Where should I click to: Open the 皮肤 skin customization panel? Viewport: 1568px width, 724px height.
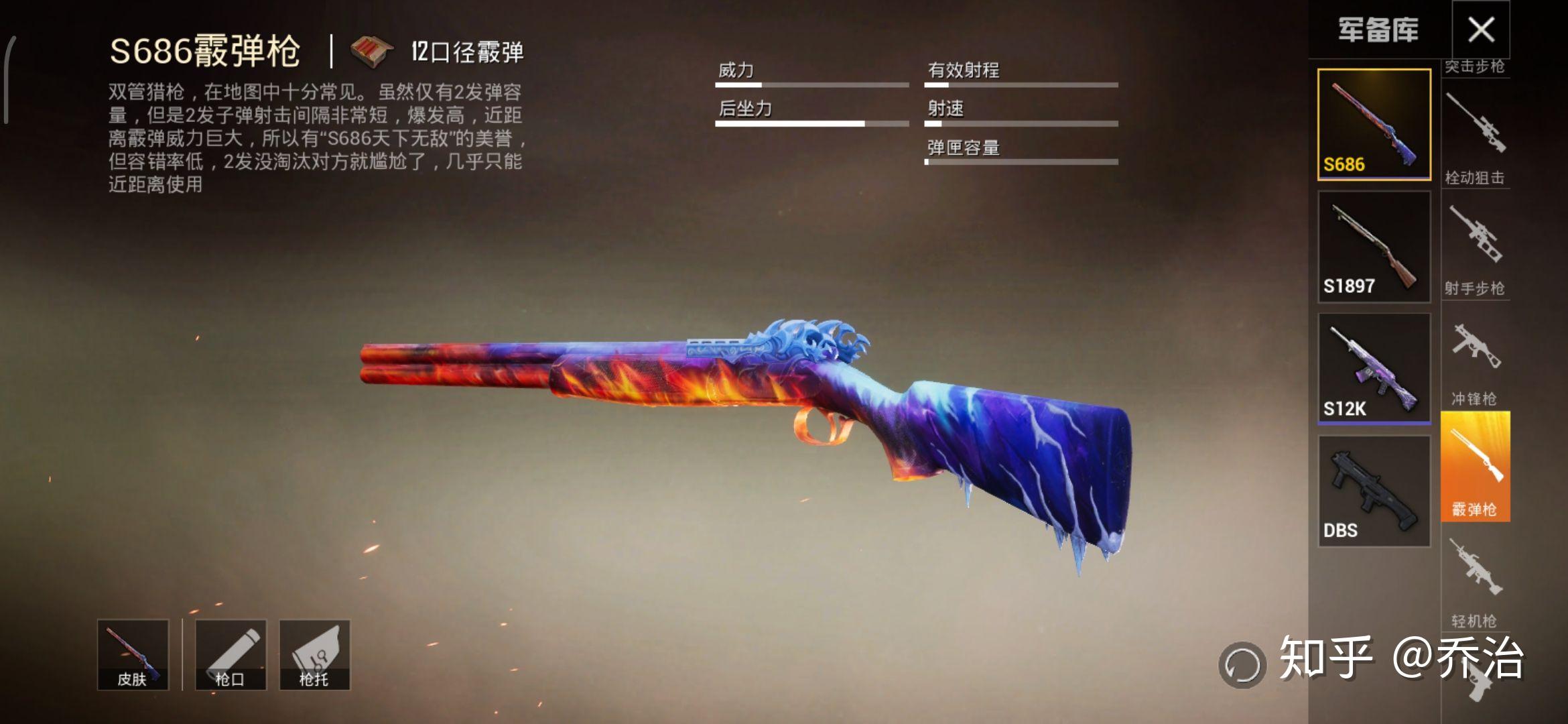[x=131, y=654]
